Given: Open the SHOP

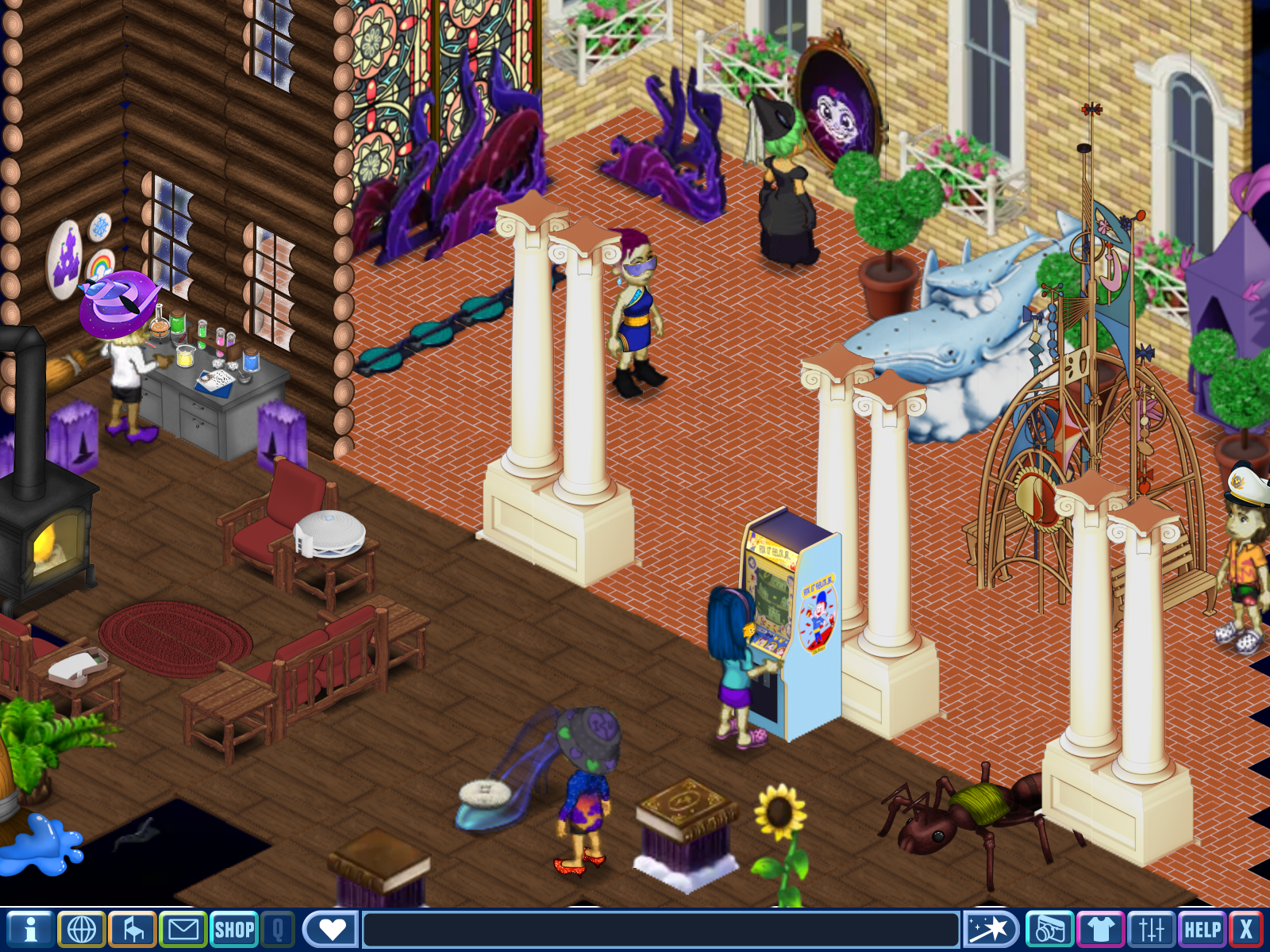Looking at the screenshot, I should coord(234,929).
